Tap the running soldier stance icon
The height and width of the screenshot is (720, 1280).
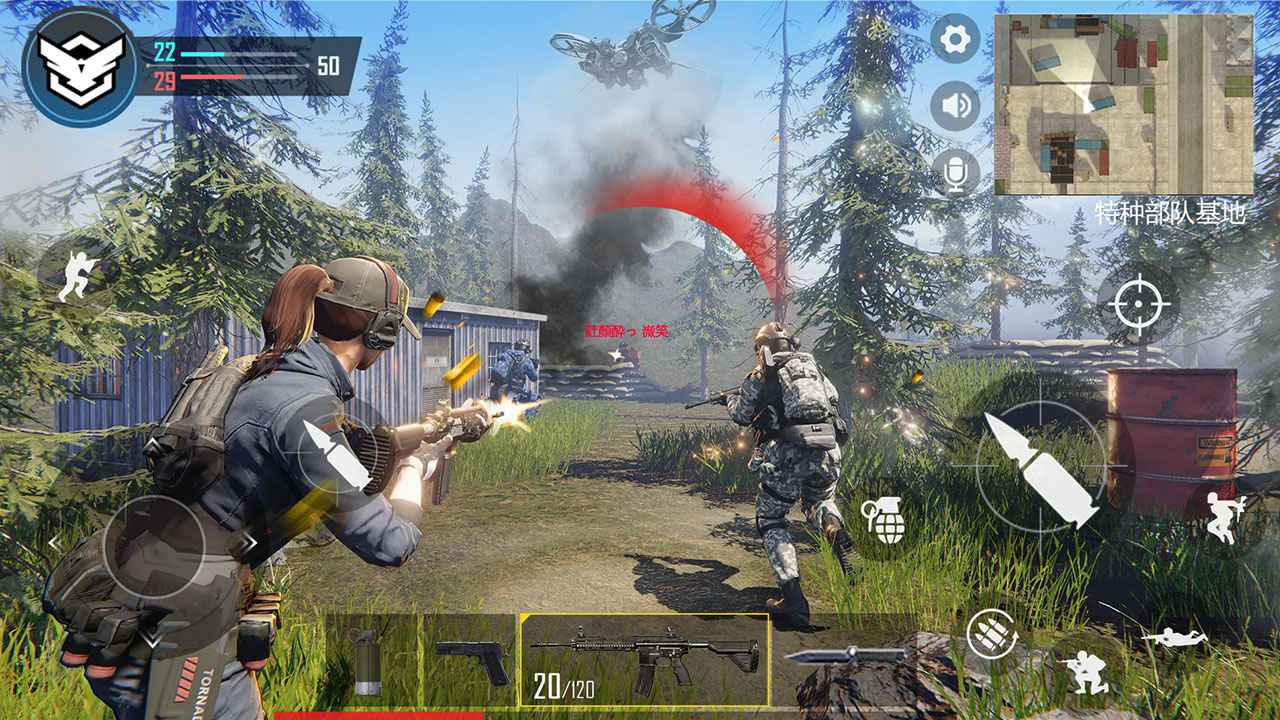pos(76,275)
